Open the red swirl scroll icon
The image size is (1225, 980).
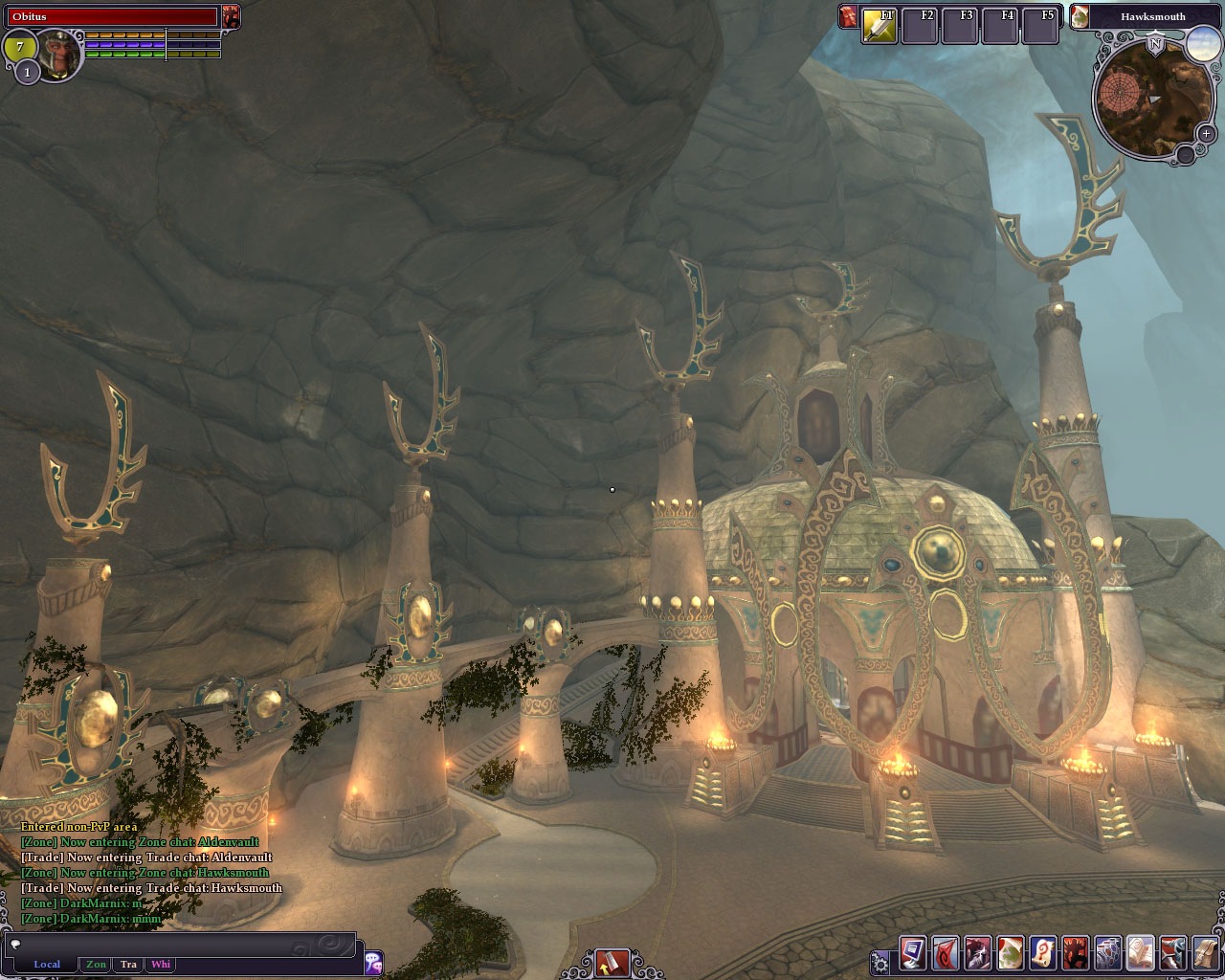tap(1043, 954)
